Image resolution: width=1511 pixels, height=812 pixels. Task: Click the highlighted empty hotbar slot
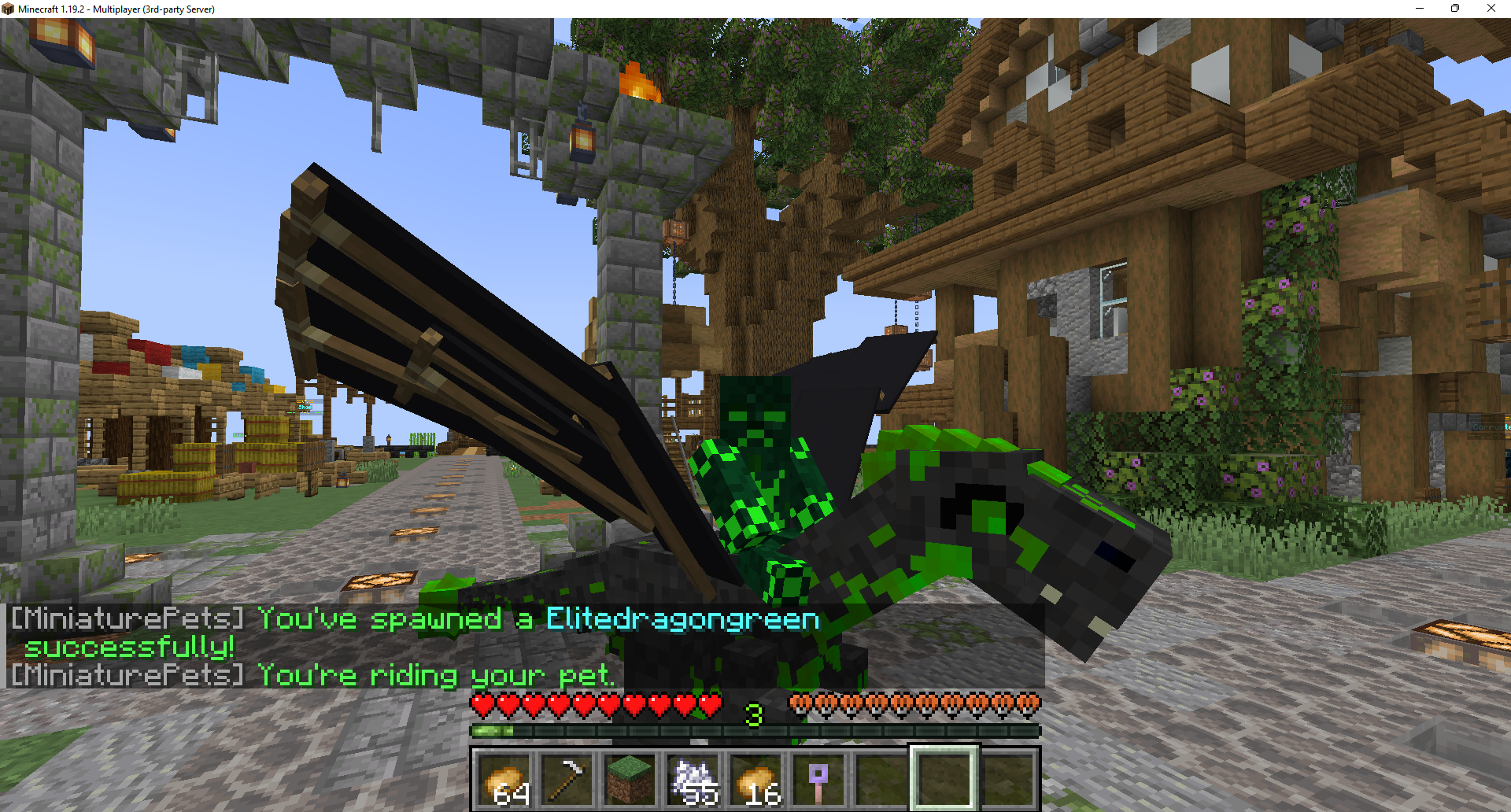coord(944,779)
